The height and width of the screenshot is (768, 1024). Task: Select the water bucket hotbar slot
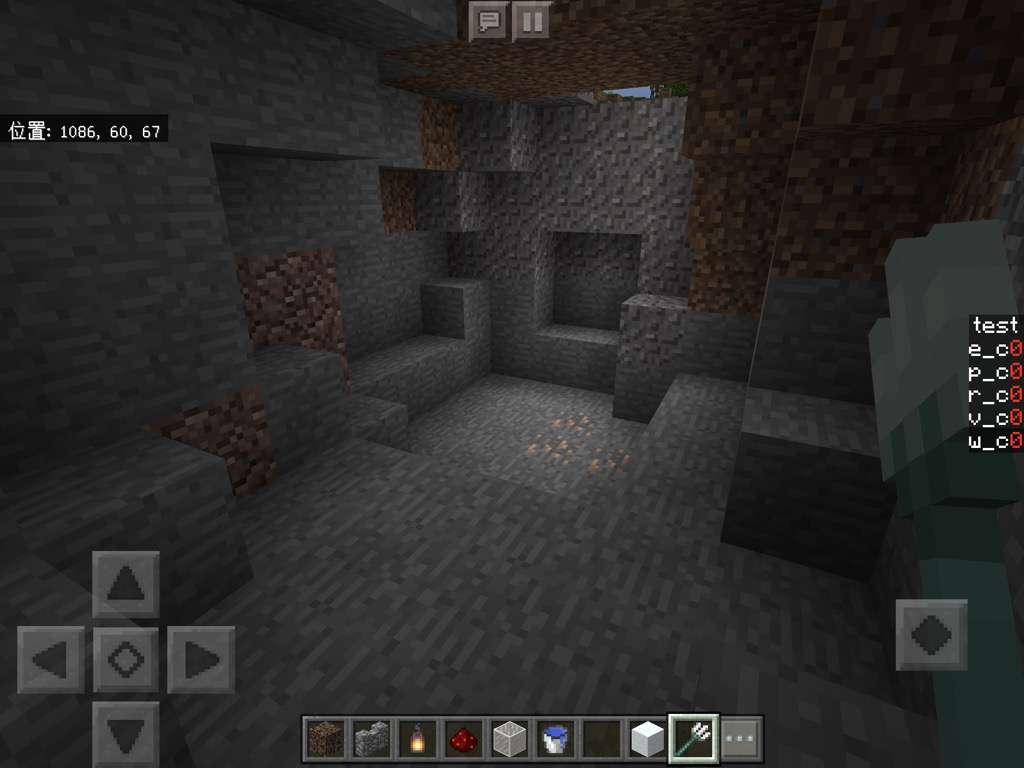point(555,740)
